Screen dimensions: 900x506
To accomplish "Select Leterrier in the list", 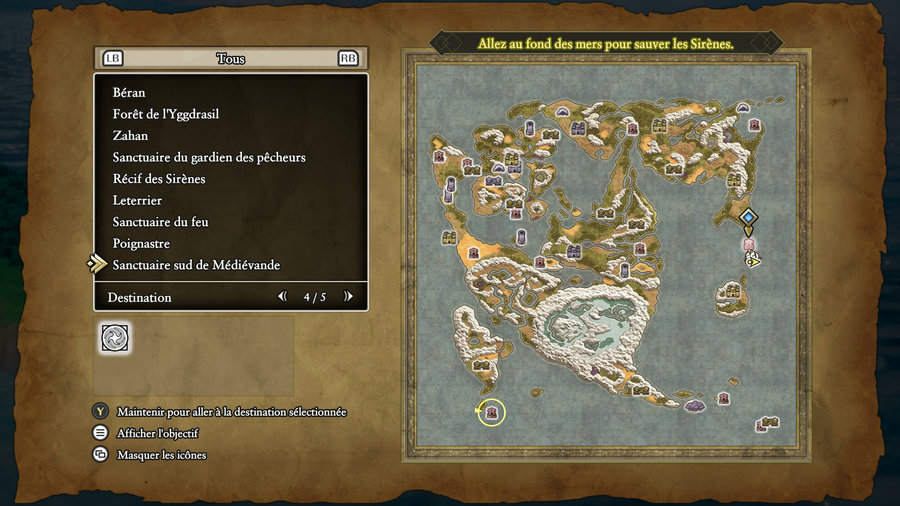I will (137, 200).
